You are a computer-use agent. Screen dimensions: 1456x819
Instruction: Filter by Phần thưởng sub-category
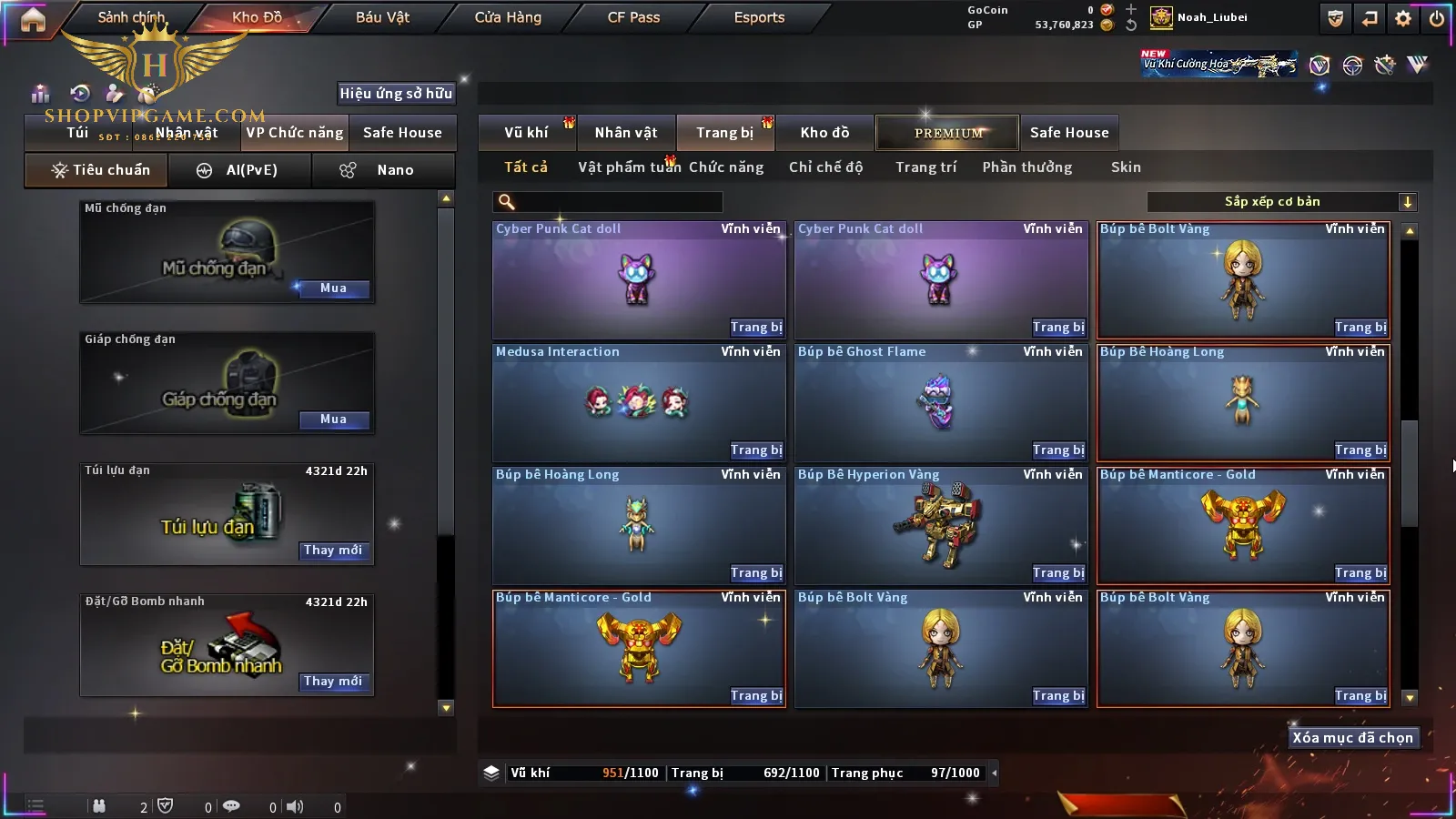(1026, 167)
